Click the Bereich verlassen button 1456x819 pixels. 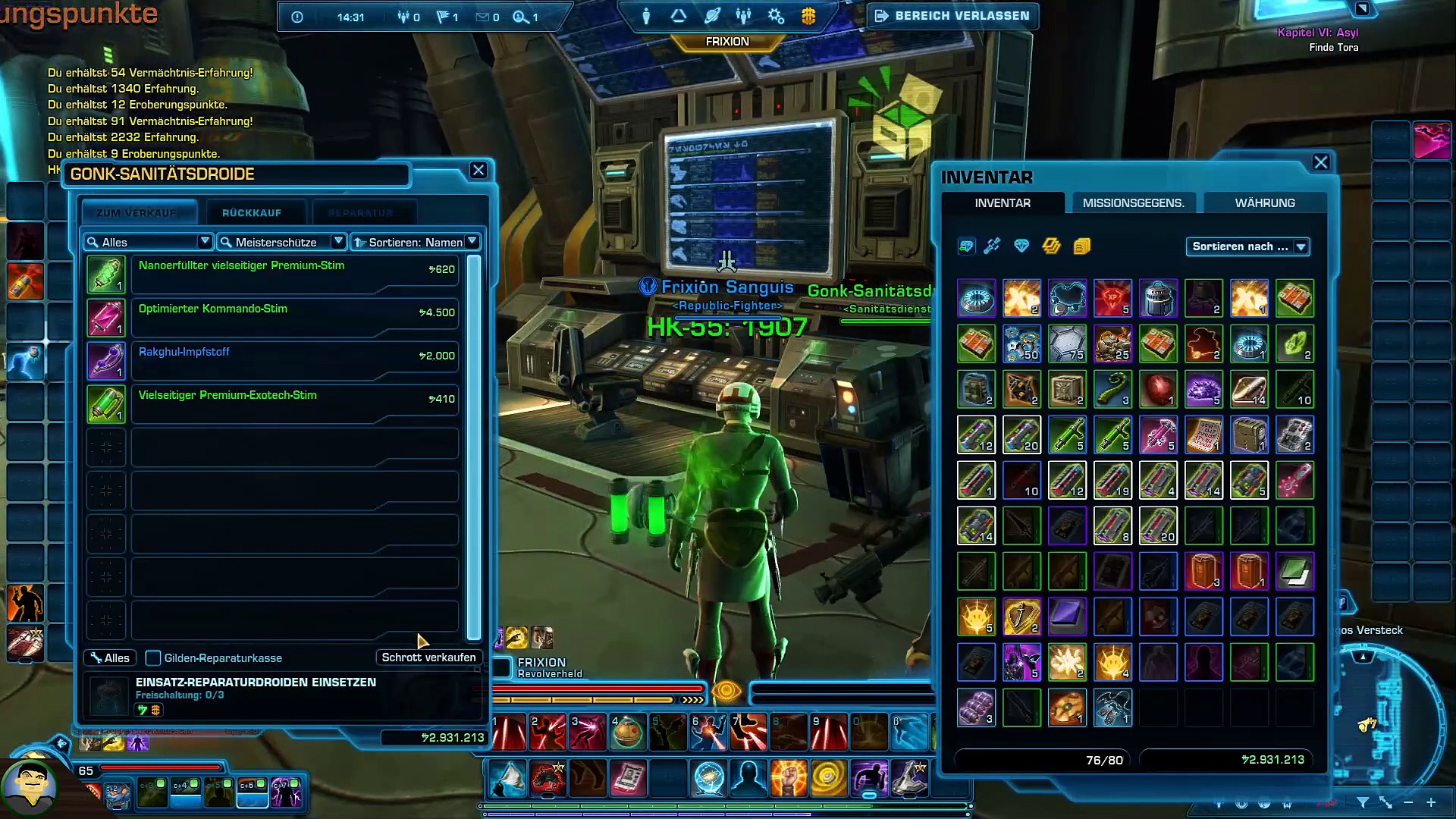coord(953,16)
